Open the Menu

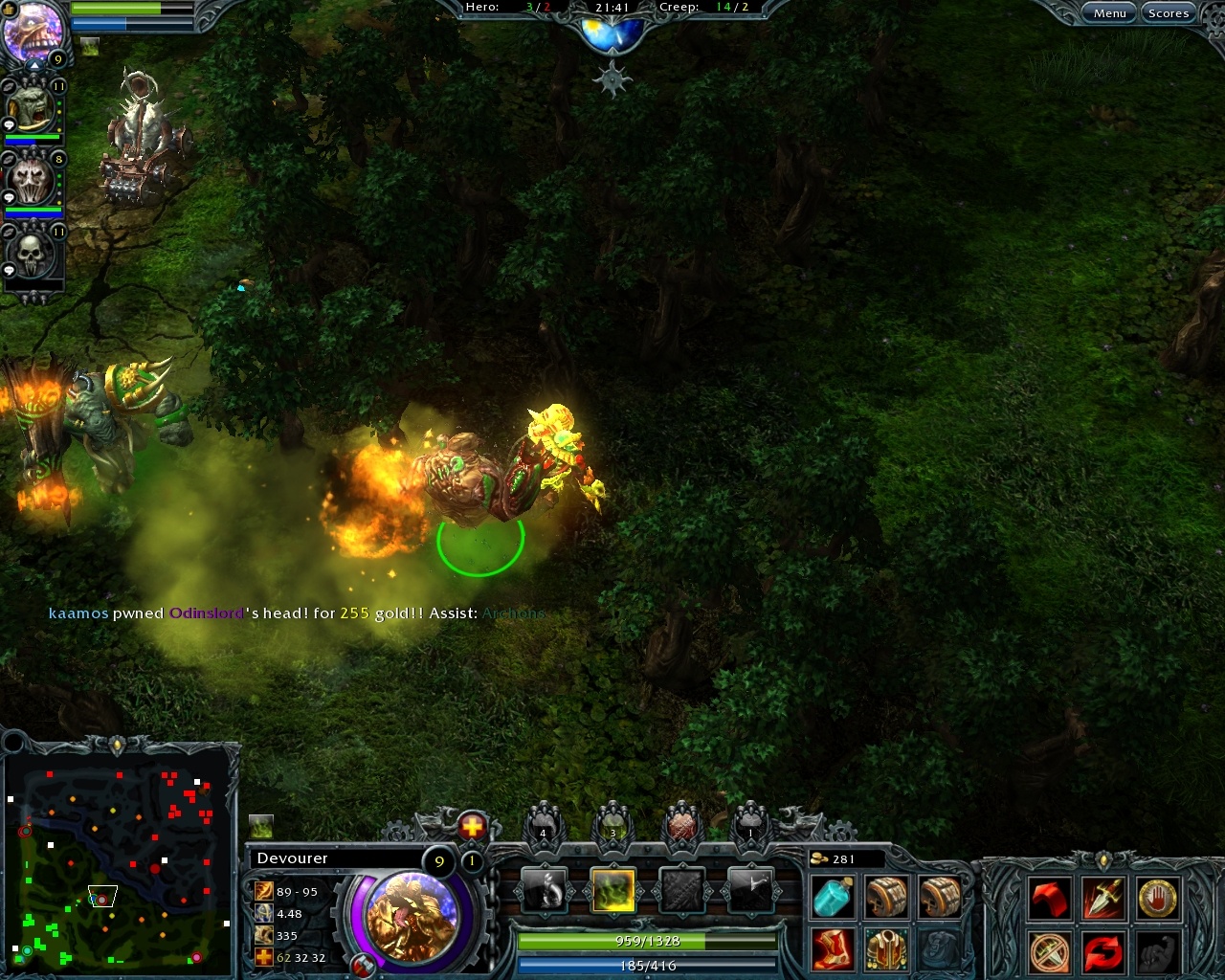click(x=1108, y=12)
